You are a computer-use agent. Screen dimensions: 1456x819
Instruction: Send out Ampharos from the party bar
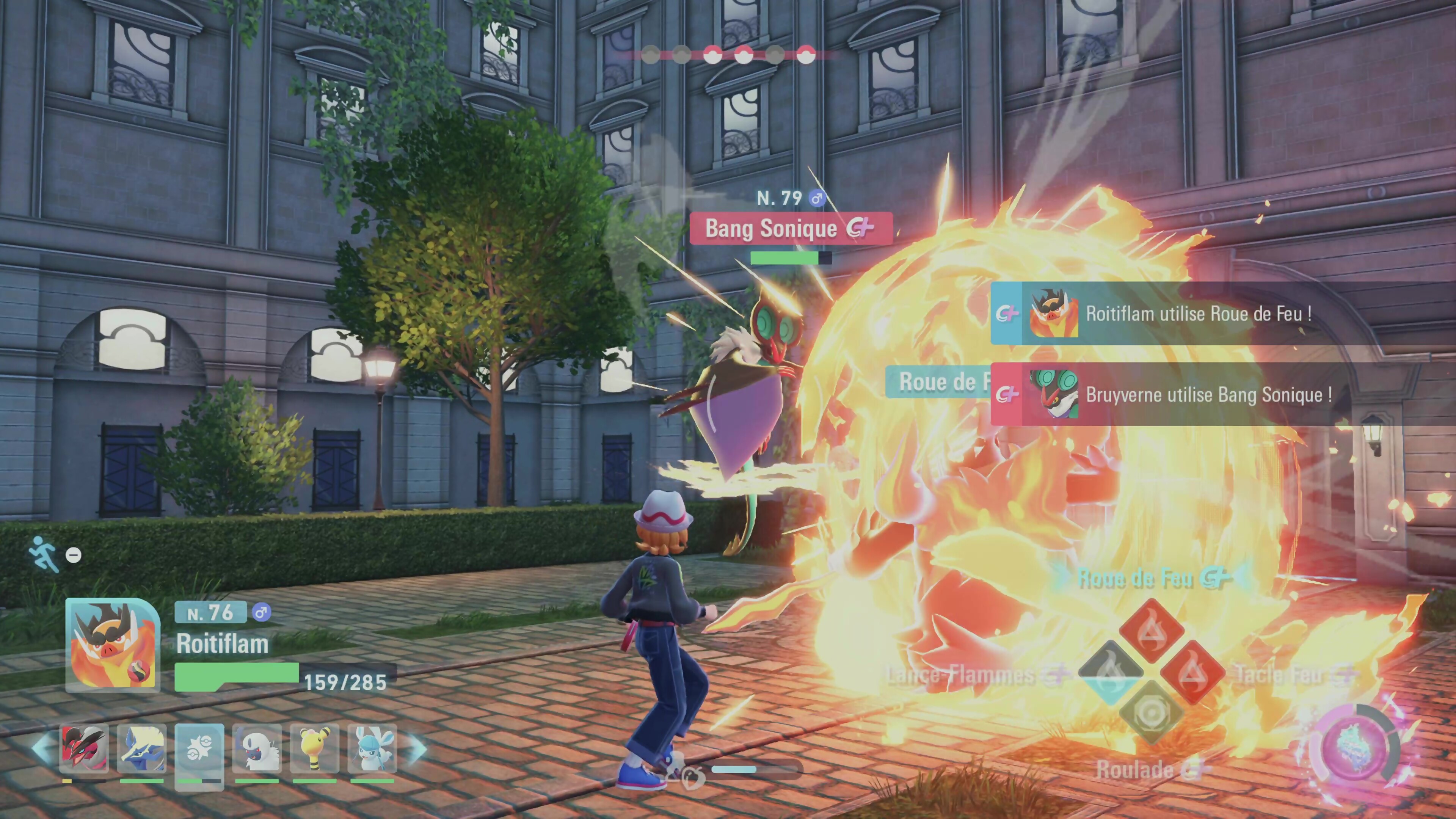314,750
